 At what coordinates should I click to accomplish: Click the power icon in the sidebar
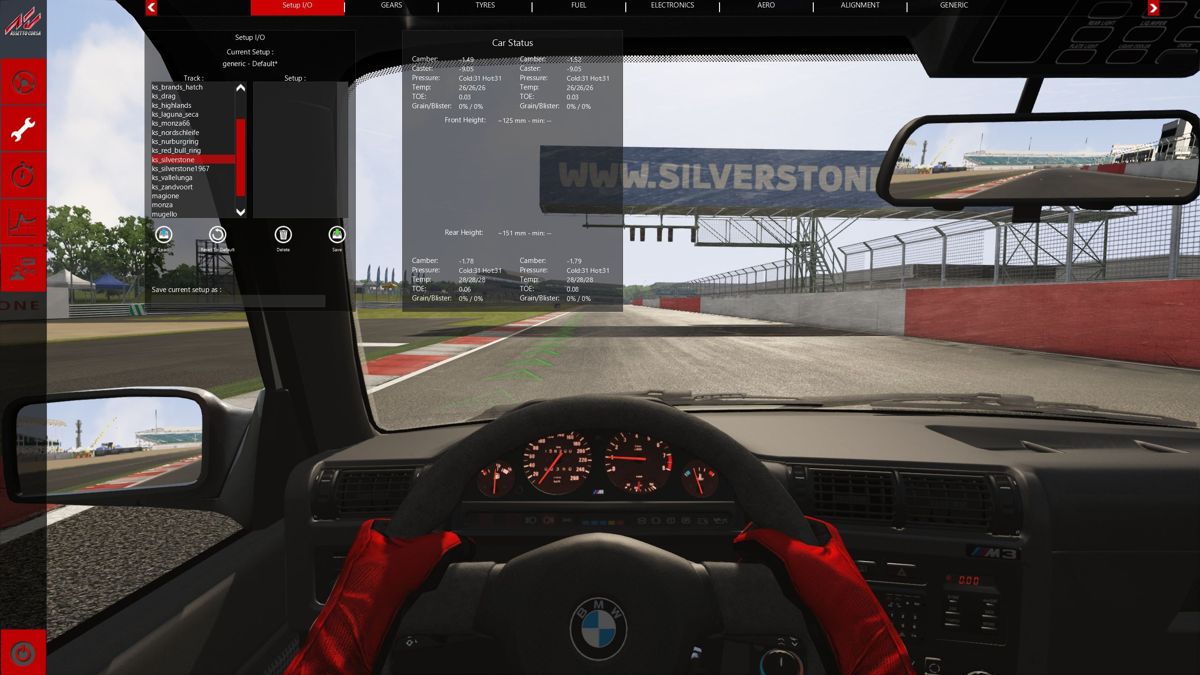pos(22,653)
